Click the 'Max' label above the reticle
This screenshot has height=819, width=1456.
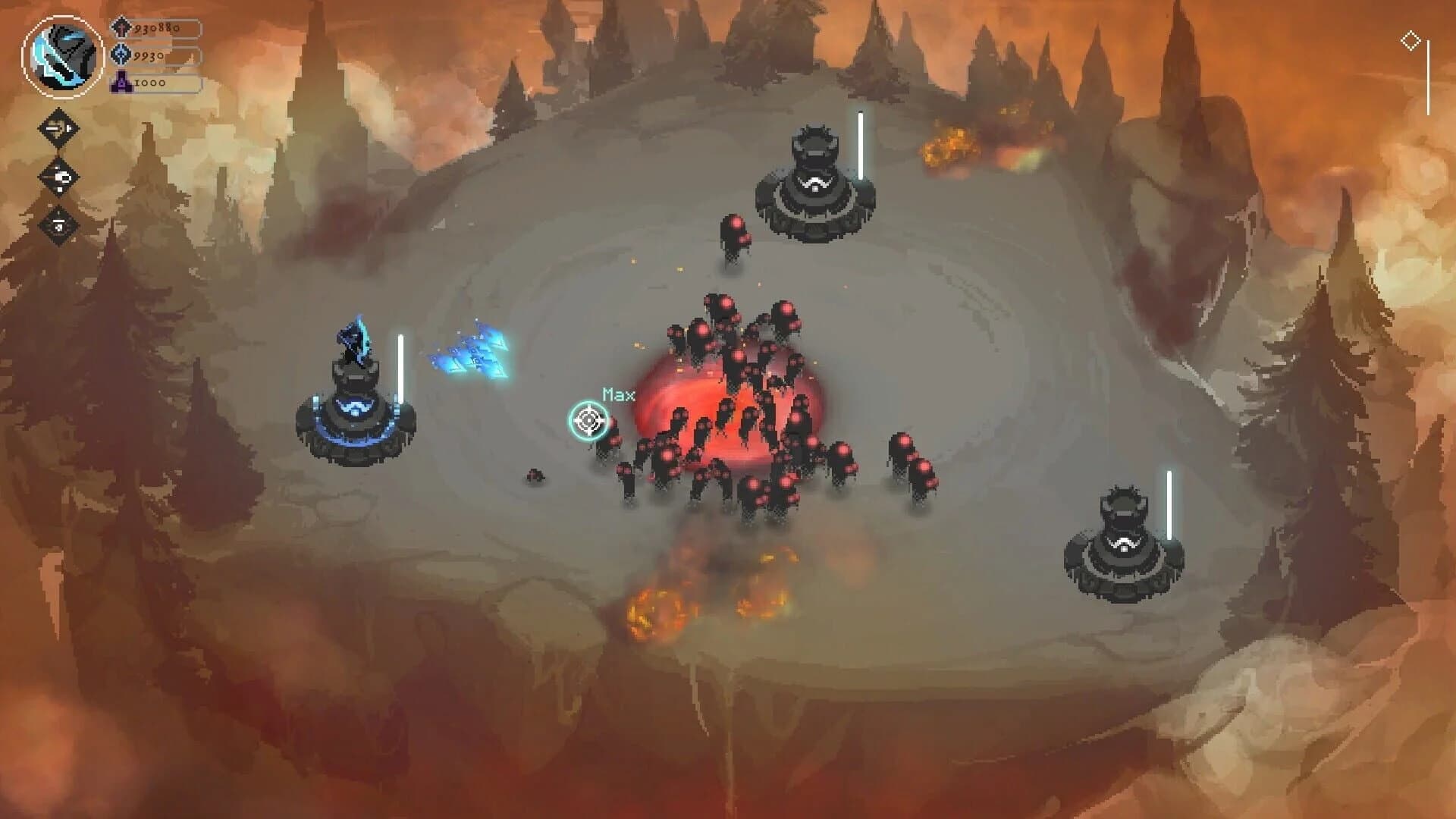click(x=617, y=394)
